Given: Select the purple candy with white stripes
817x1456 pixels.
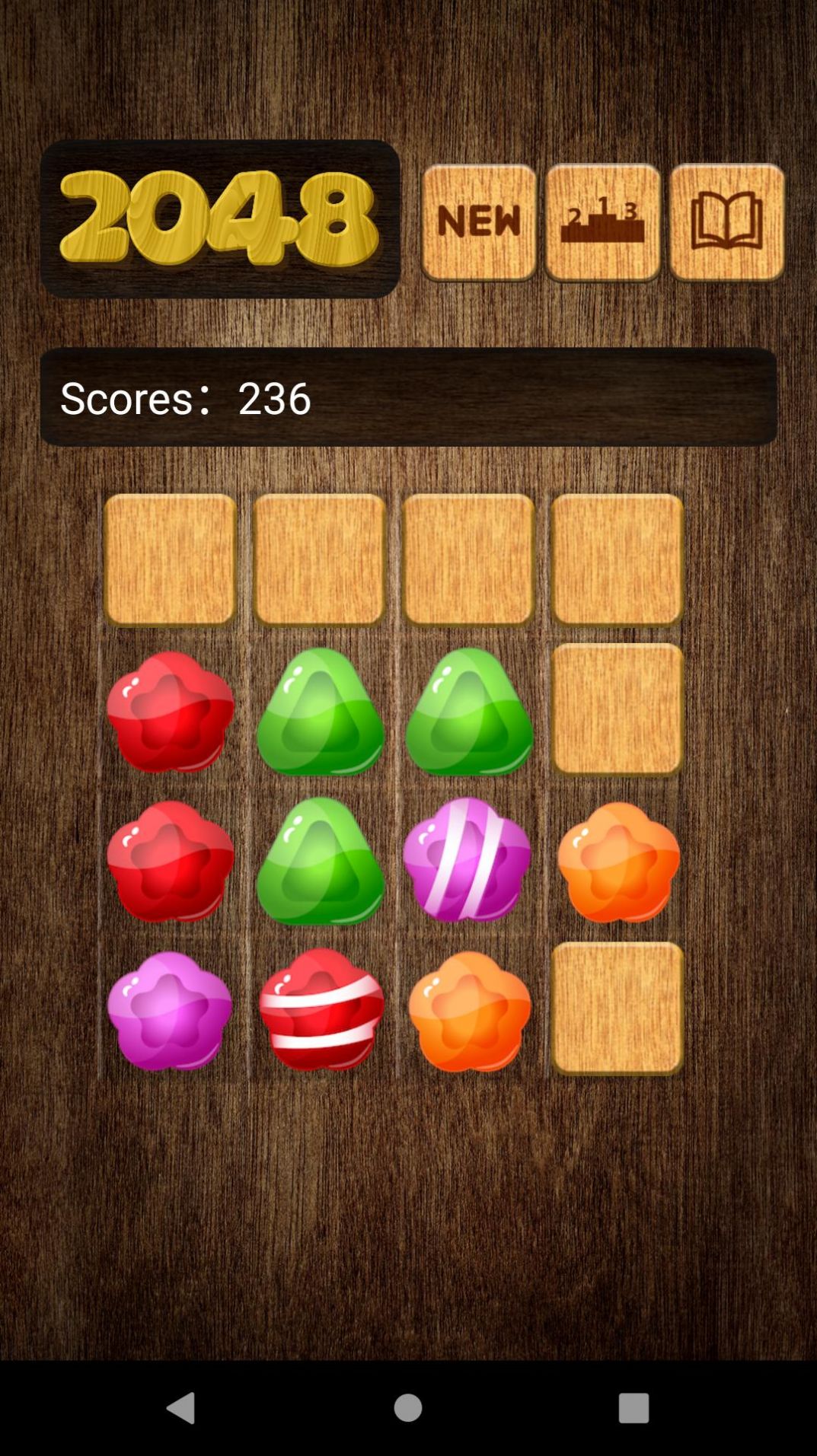Looking at the screenshot, I should (467, 860).
